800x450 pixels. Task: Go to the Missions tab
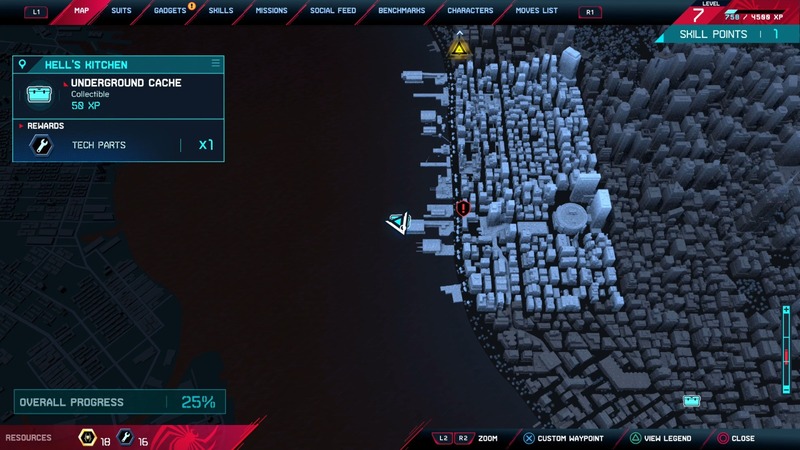[271, 11]
